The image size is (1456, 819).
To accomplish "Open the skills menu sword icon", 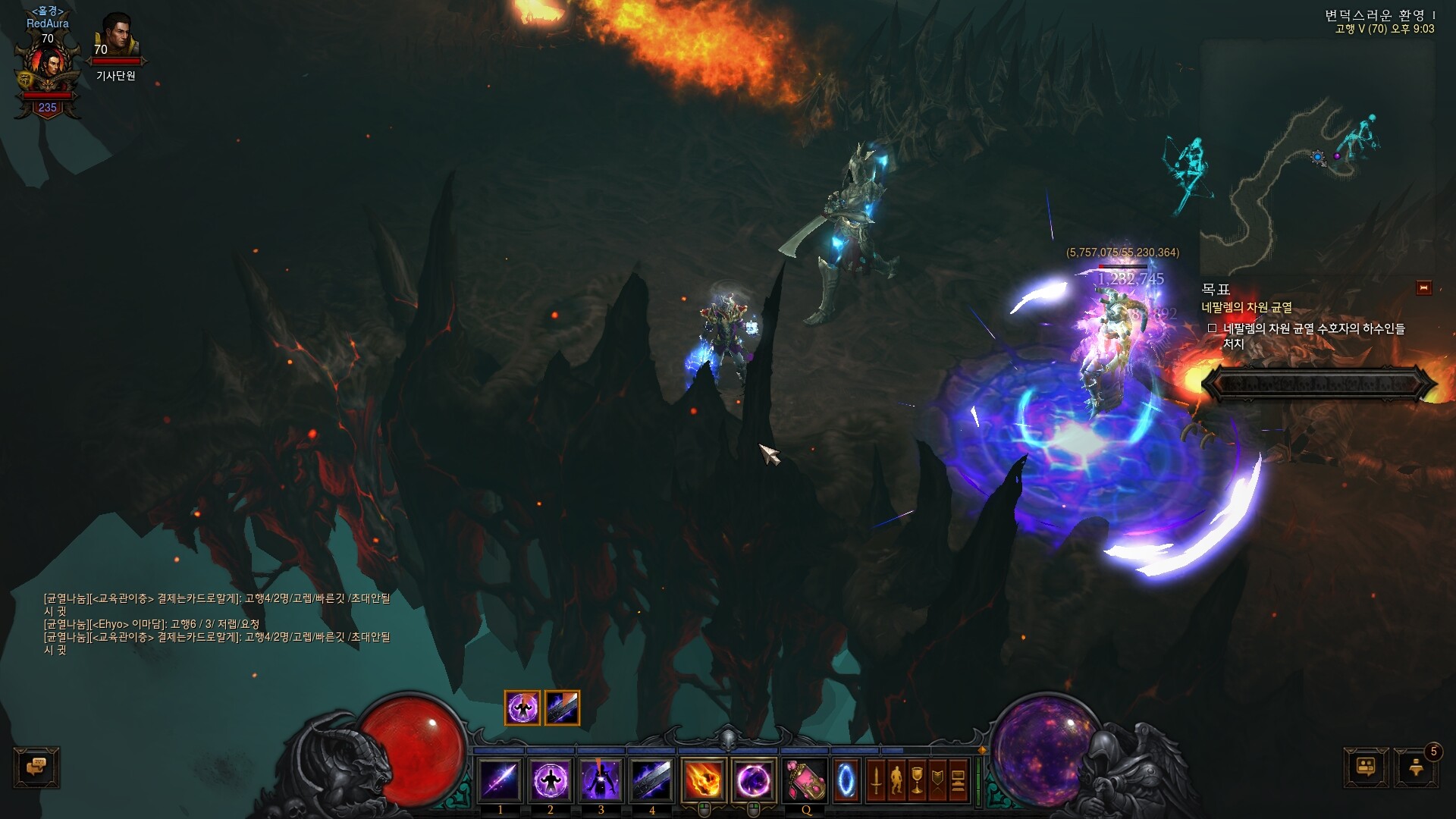I will [877, 780].
